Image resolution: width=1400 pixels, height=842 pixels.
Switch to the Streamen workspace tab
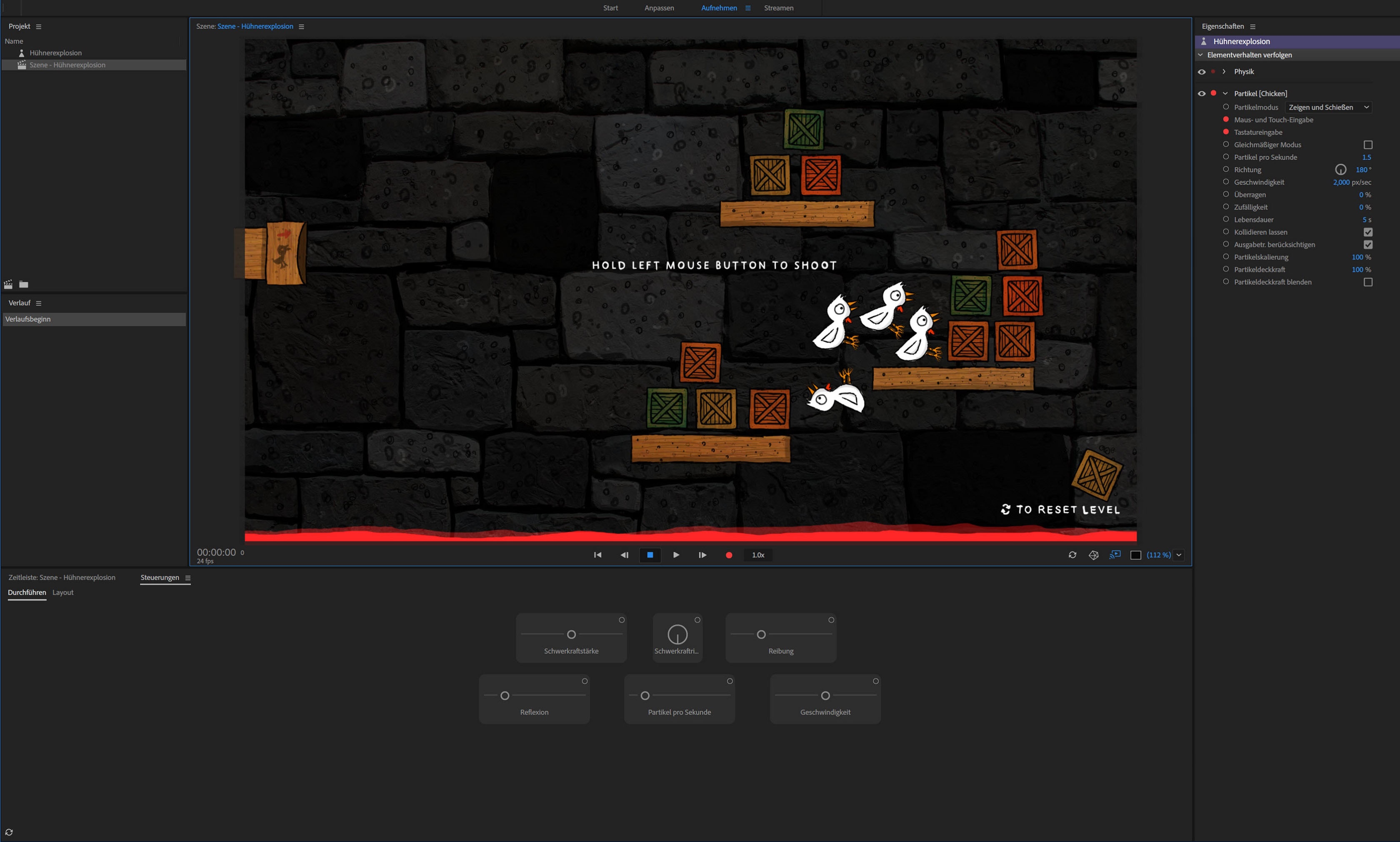tap(778, 8)
